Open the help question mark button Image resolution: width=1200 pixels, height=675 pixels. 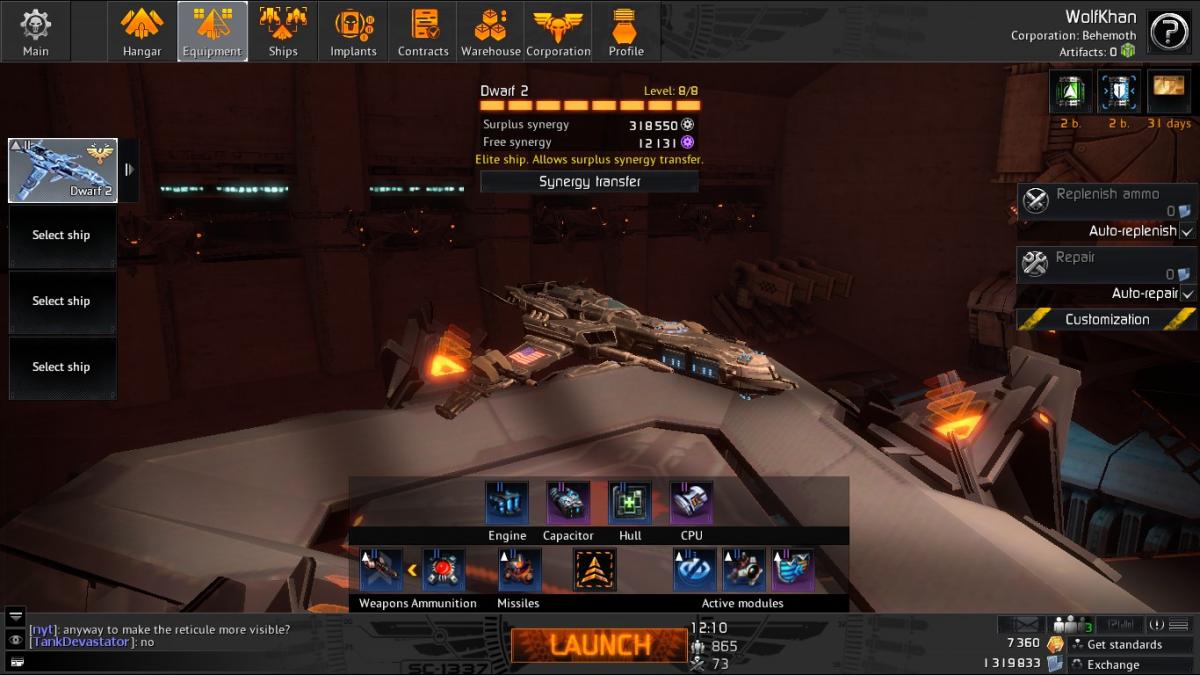click(x=1168, y=32)
